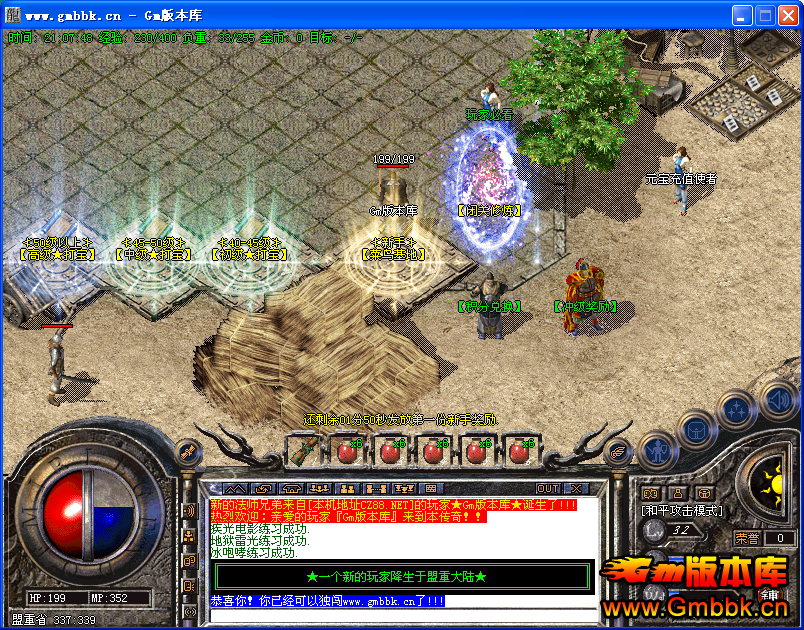Click the group-tree icon left of chat
Image resolution: width=804 pixels, height=630 pixels.
tap(189, 536)
